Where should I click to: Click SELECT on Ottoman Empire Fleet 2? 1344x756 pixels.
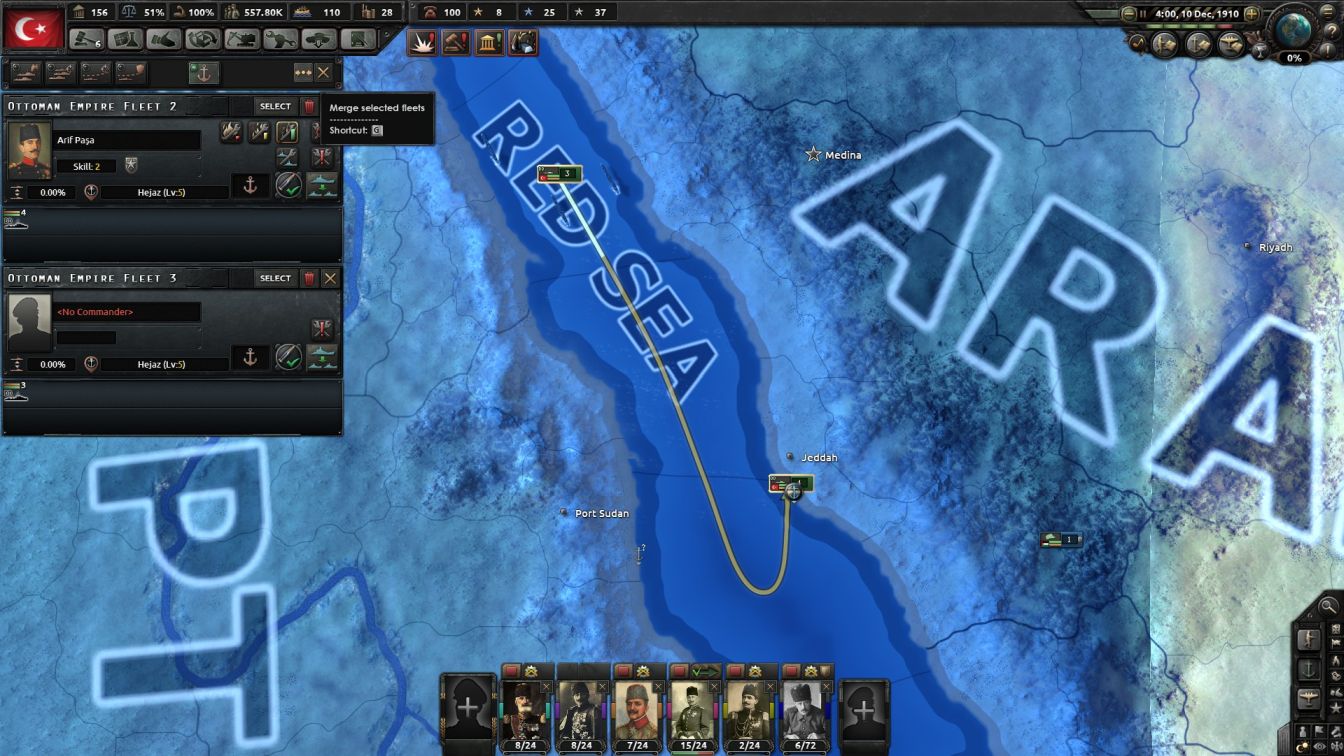[x=273, y=106]
